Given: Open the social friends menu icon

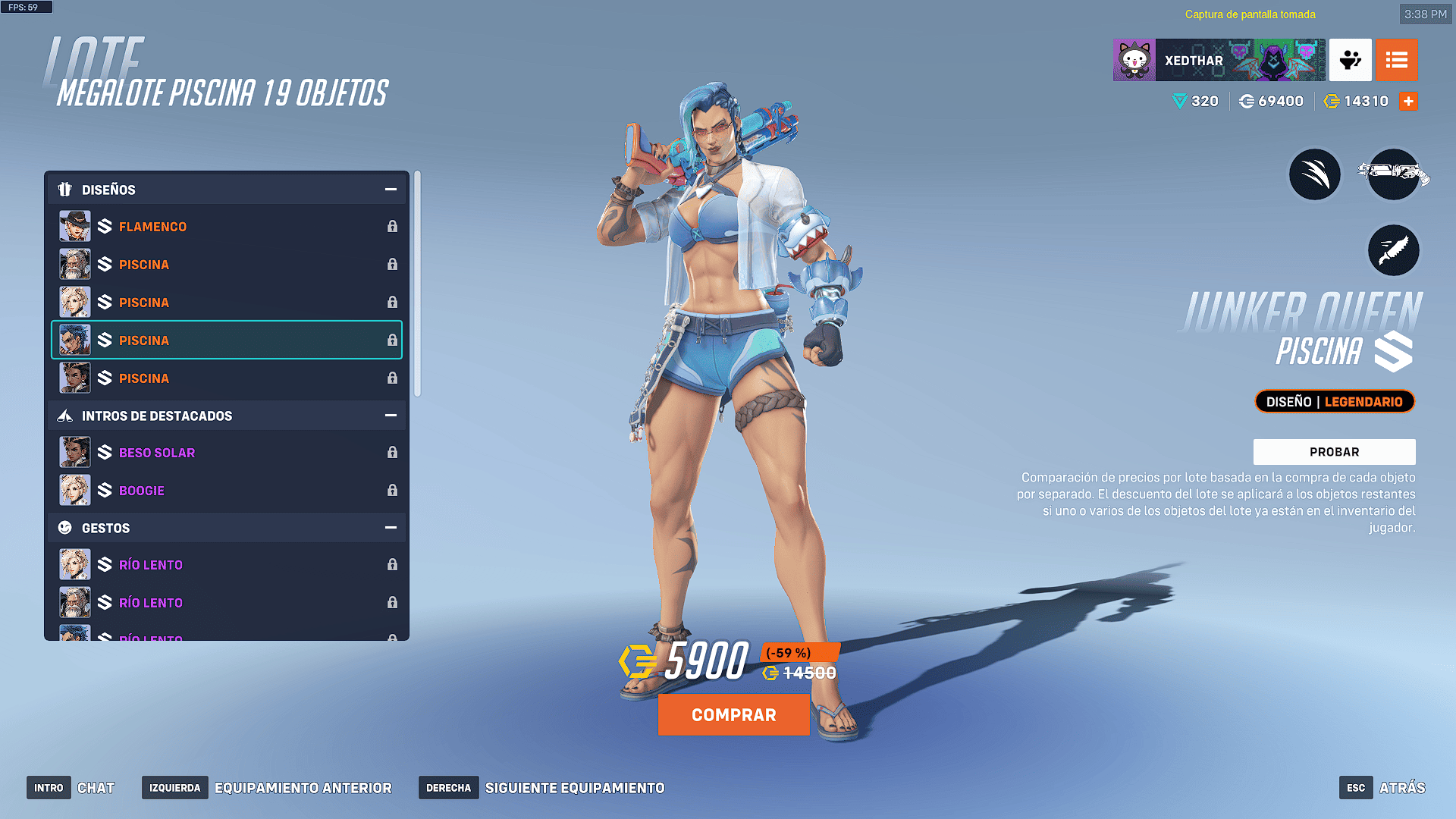Looking at the screenshot, I should click(x=1350, y=61).
